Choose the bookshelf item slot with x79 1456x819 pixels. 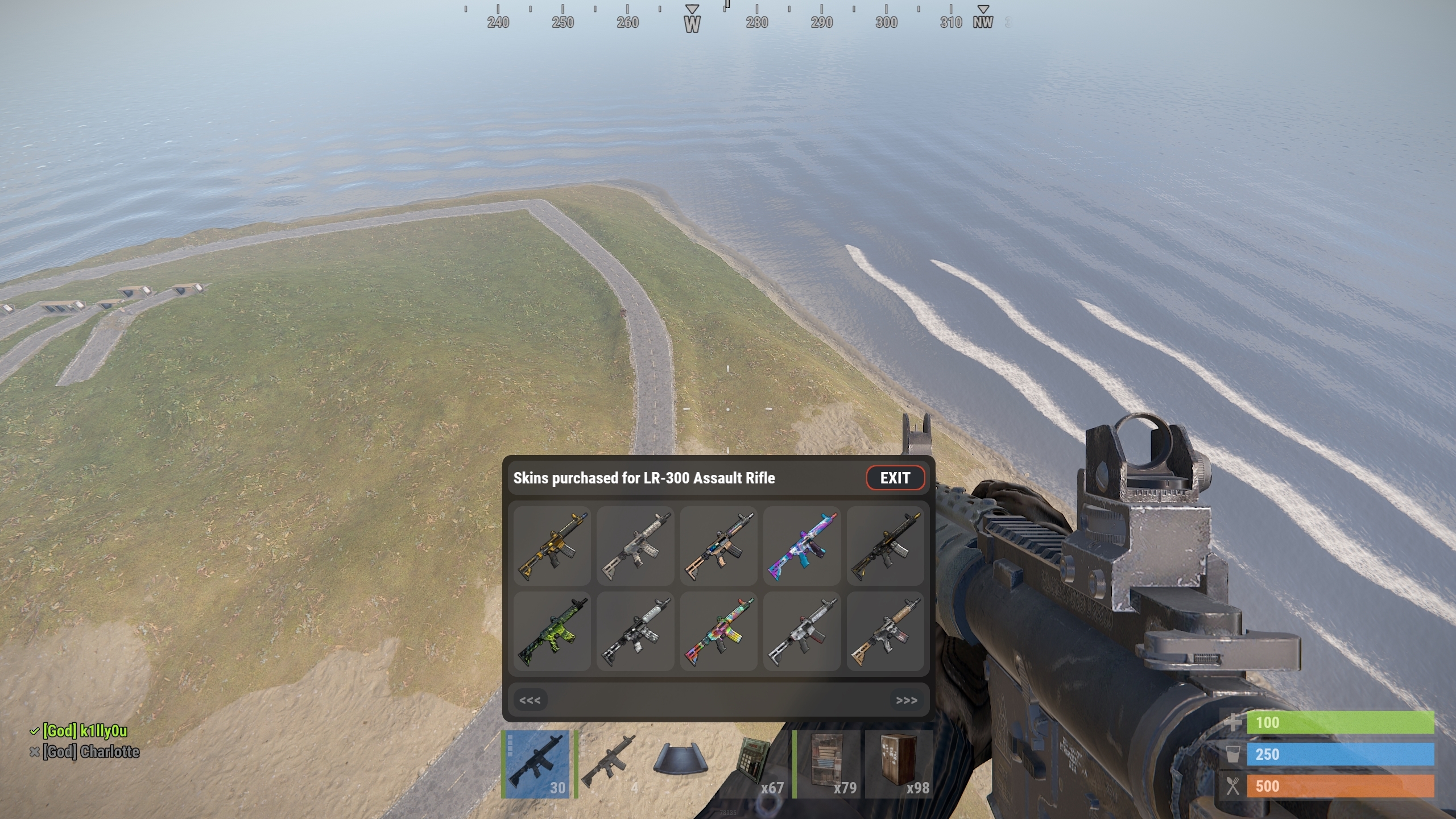click(827, 764)
